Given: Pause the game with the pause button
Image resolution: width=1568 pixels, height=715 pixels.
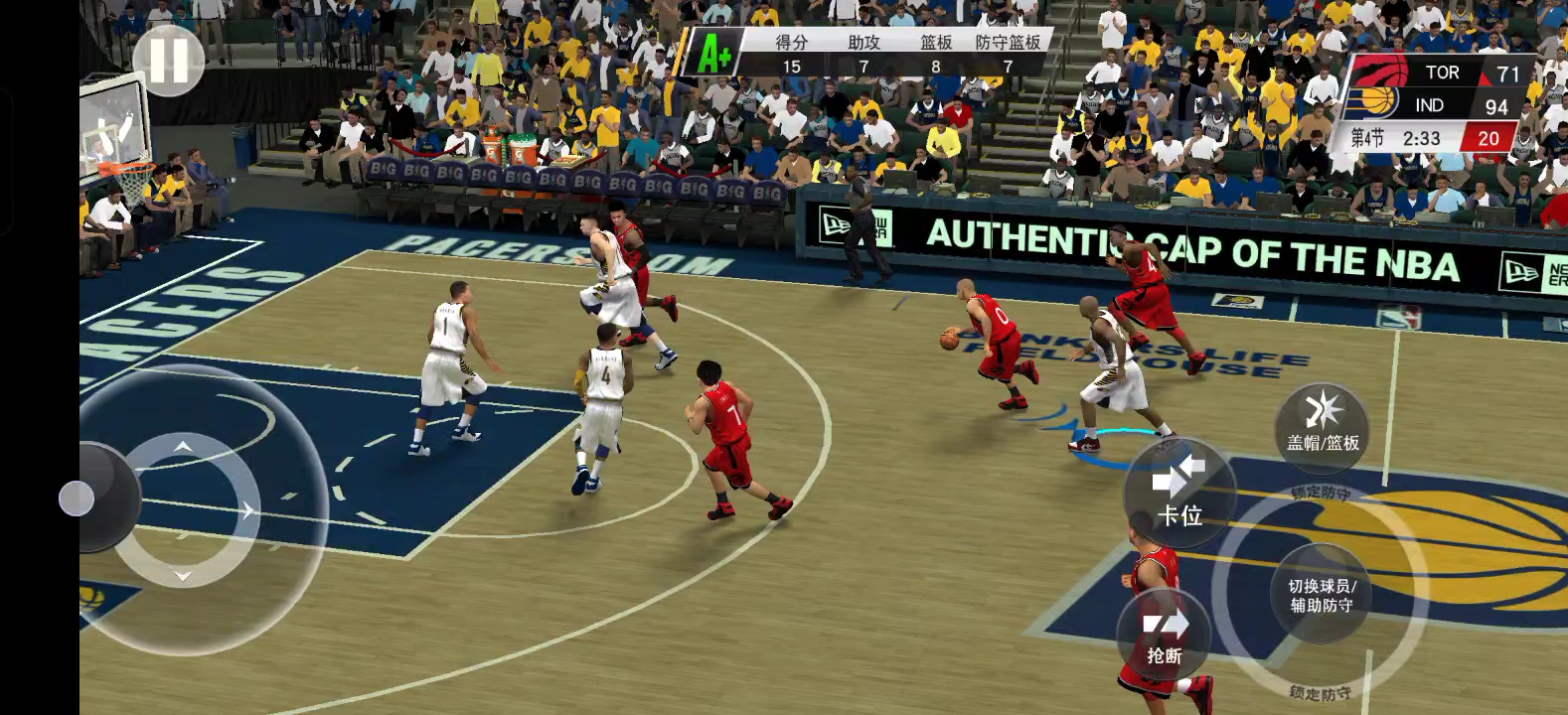Looking at the screenshot, I should point(168,61).
